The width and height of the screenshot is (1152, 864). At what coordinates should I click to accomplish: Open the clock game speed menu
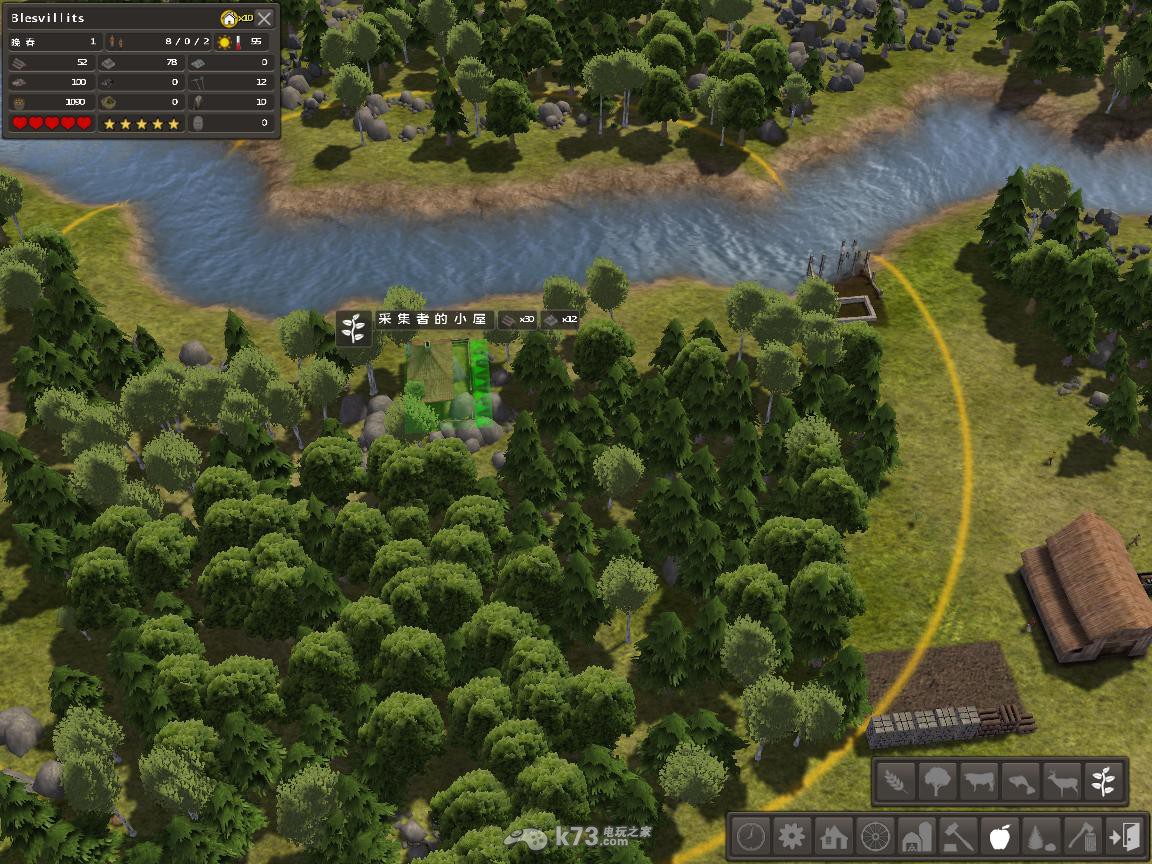[751, 835]
